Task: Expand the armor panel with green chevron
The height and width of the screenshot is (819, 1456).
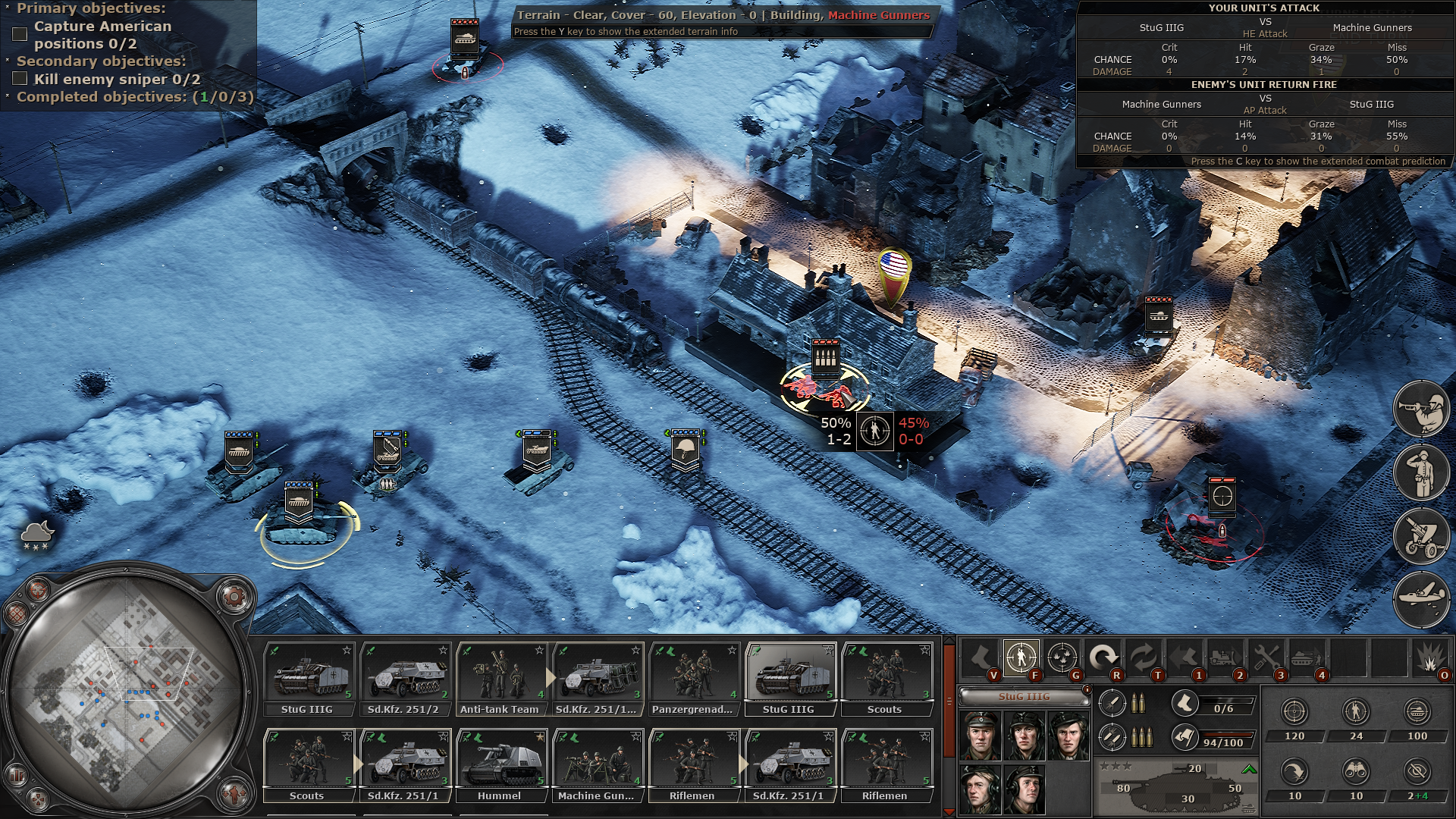Action: (1248, 768)
